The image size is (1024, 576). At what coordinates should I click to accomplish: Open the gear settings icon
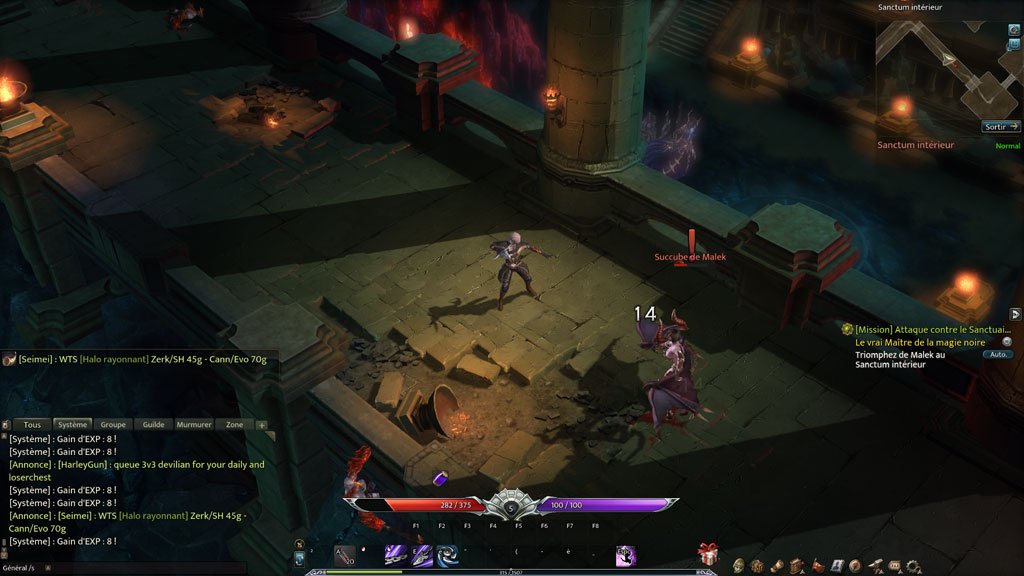913,566
